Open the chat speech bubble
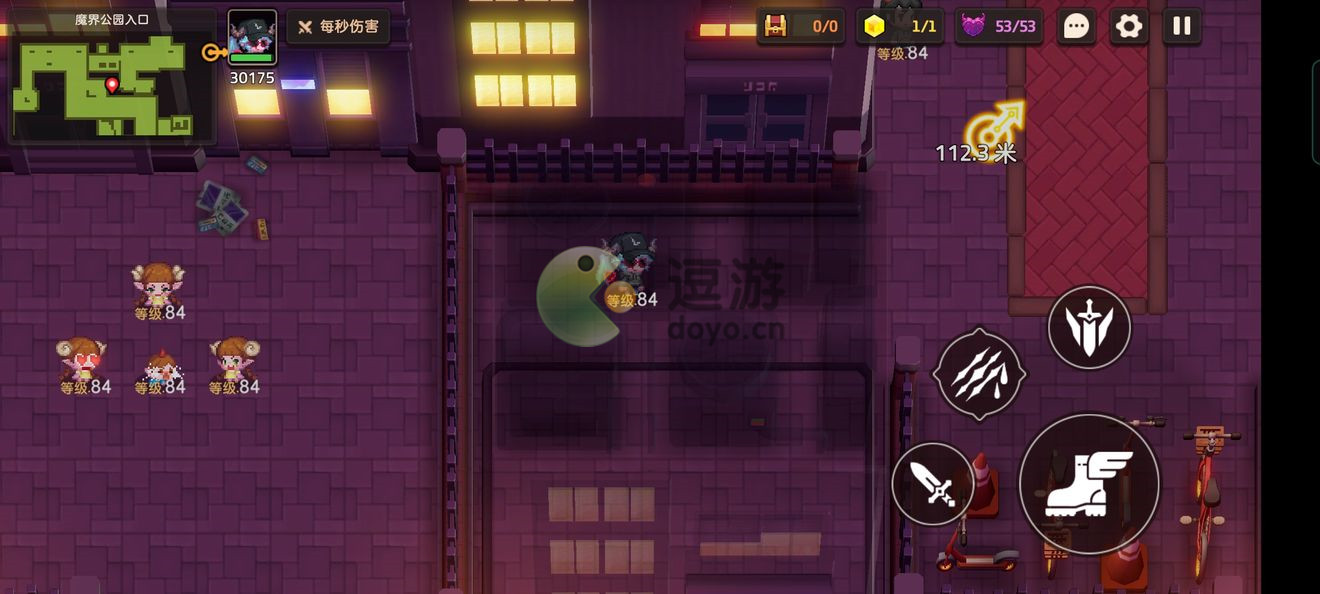 1076,27
